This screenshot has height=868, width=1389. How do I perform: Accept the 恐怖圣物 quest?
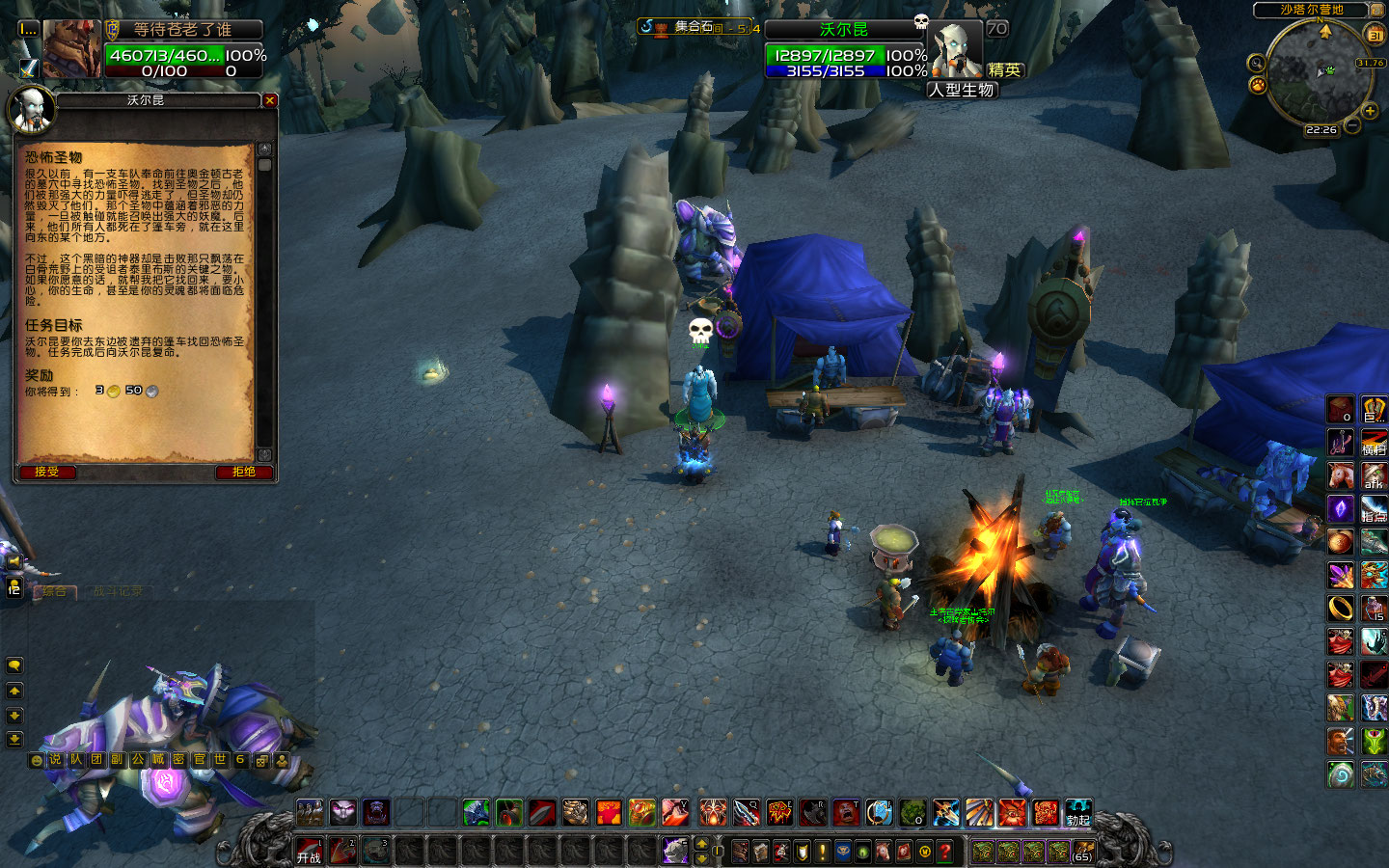46,472
